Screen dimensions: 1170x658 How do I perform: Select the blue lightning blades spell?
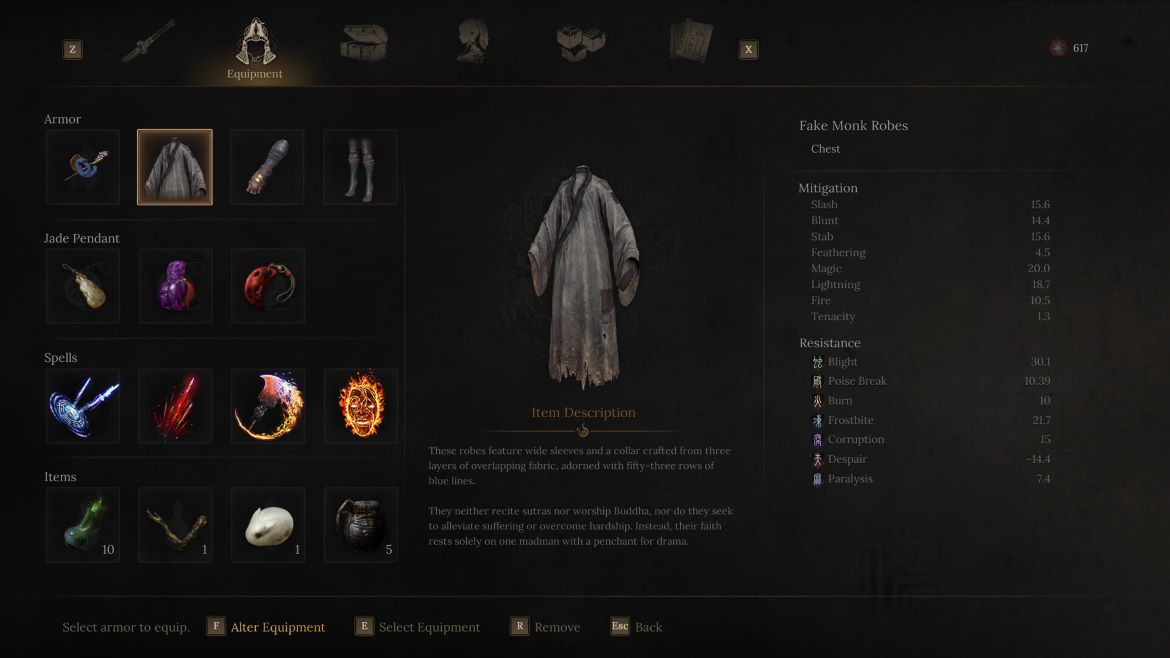(x=82, y=406)
